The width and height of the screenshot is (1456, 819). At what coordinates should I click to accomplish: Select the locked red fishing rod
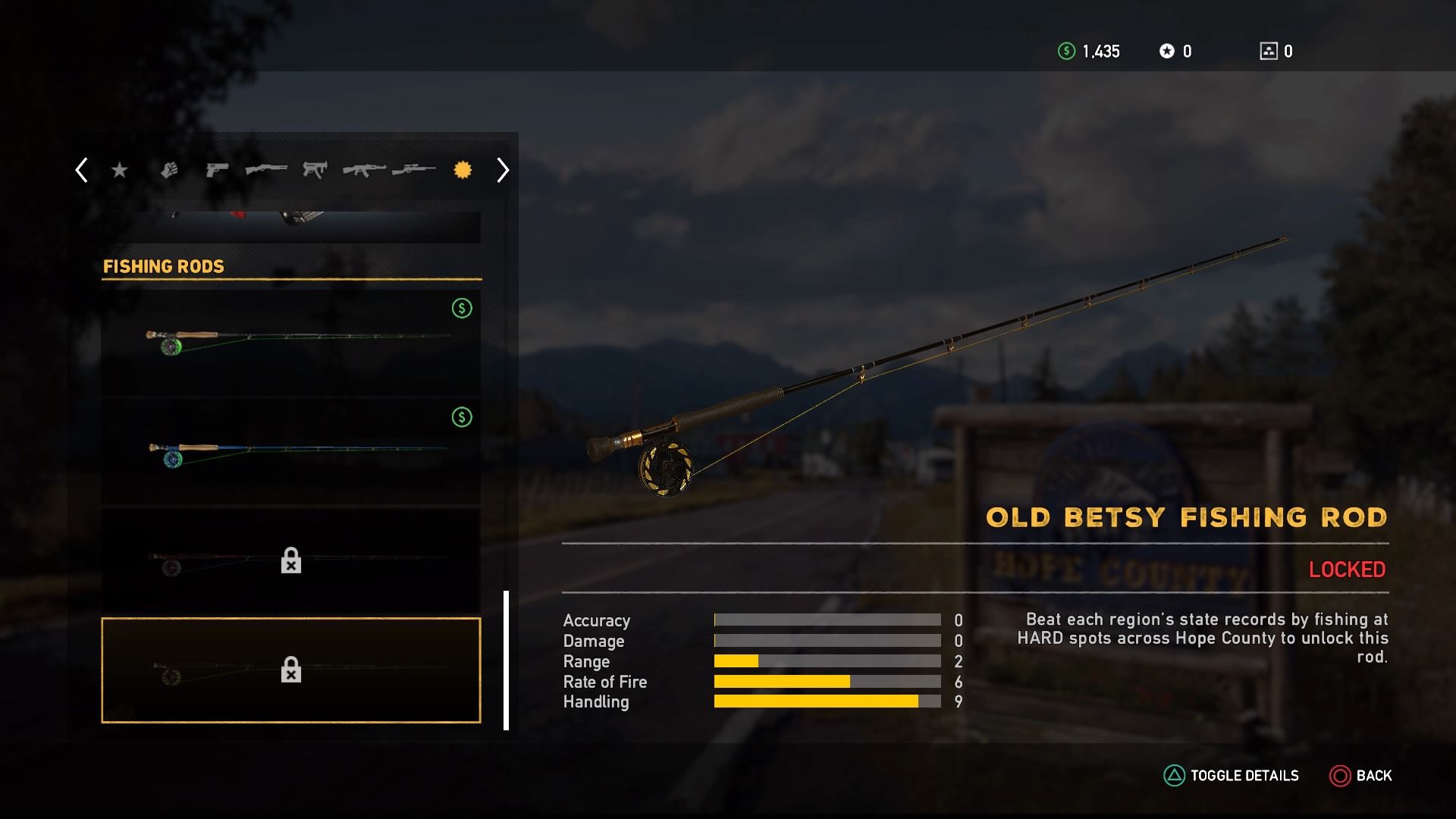click(x=291, y=561)
